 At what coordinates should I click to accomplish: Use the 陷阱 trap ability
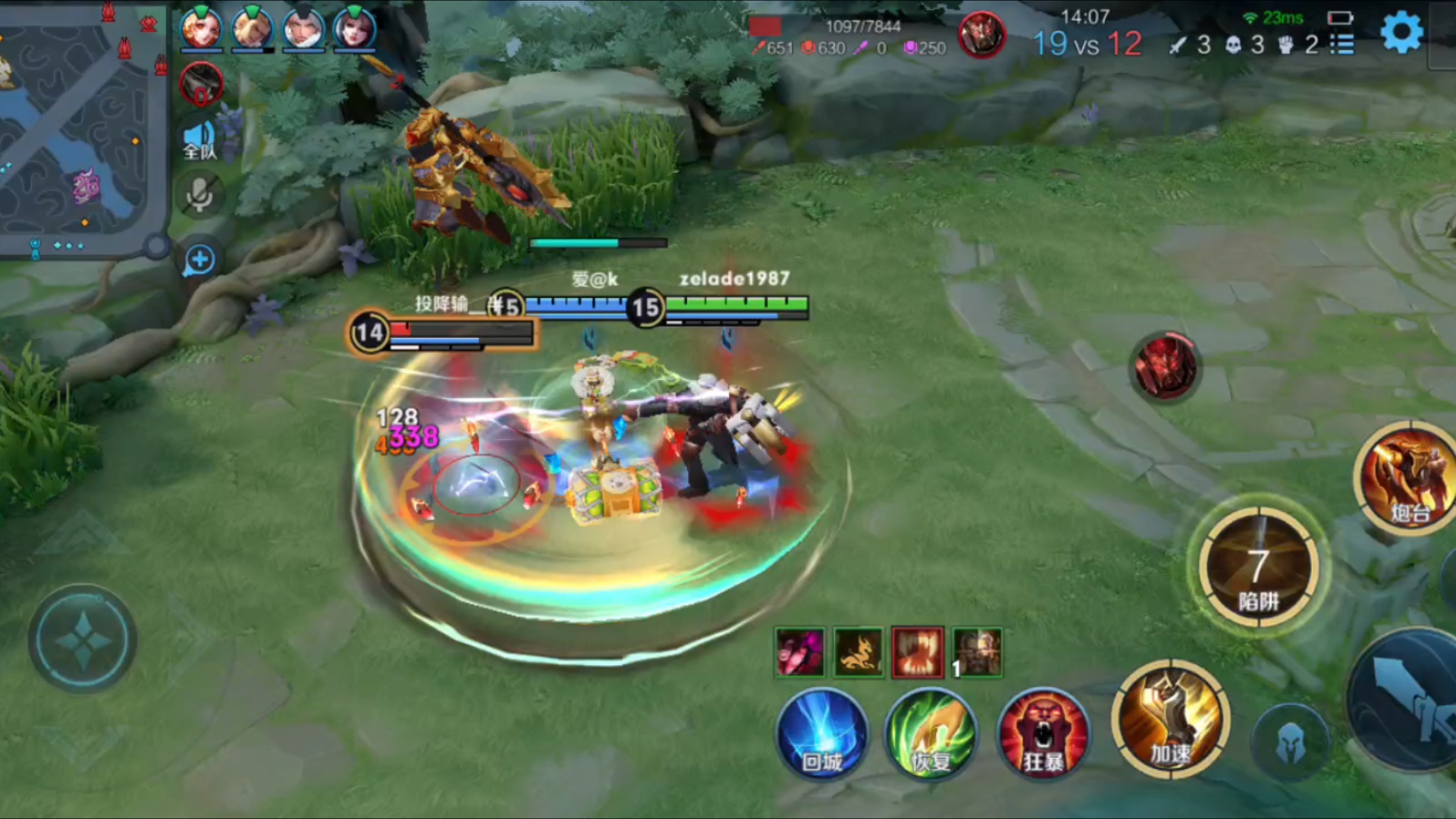click(1259, 569)
